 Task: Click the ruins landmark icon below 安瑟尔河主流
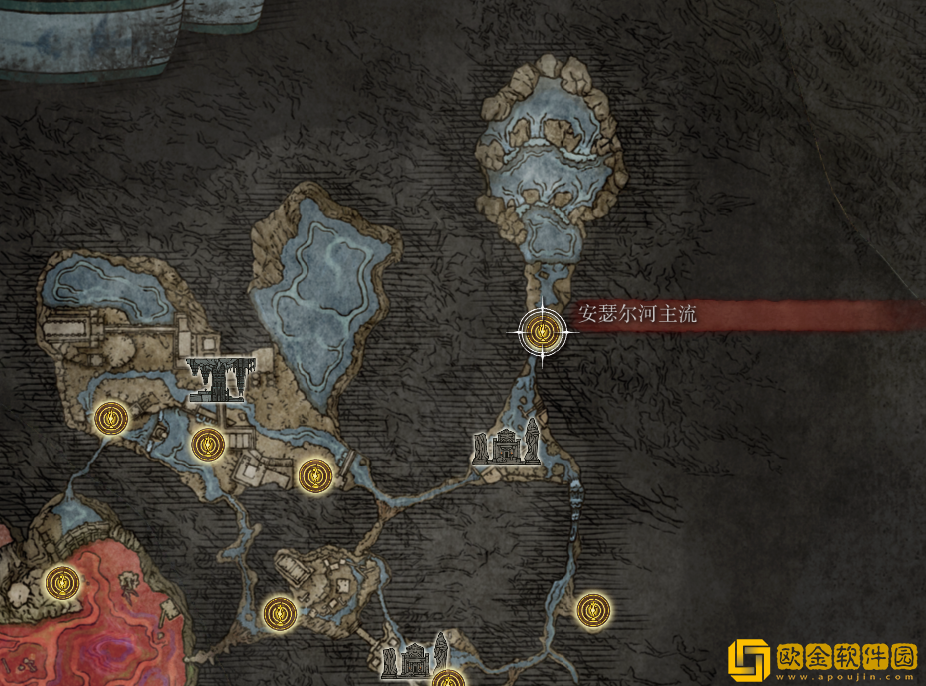pos(507,447)
